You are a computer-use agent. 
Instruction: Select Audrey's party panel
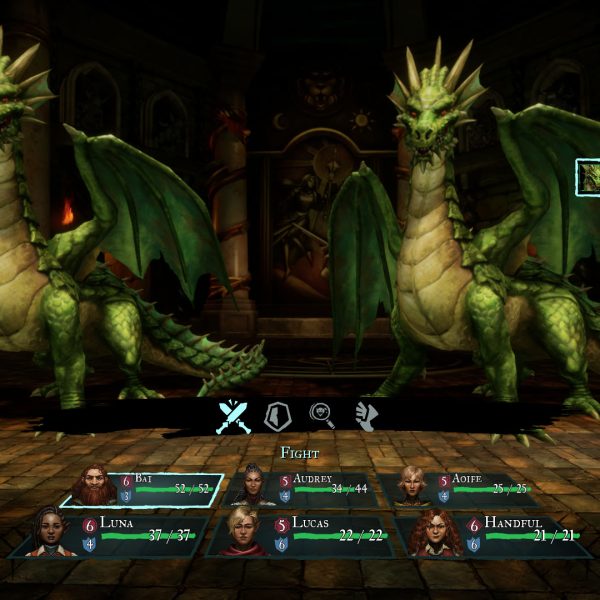302,488
